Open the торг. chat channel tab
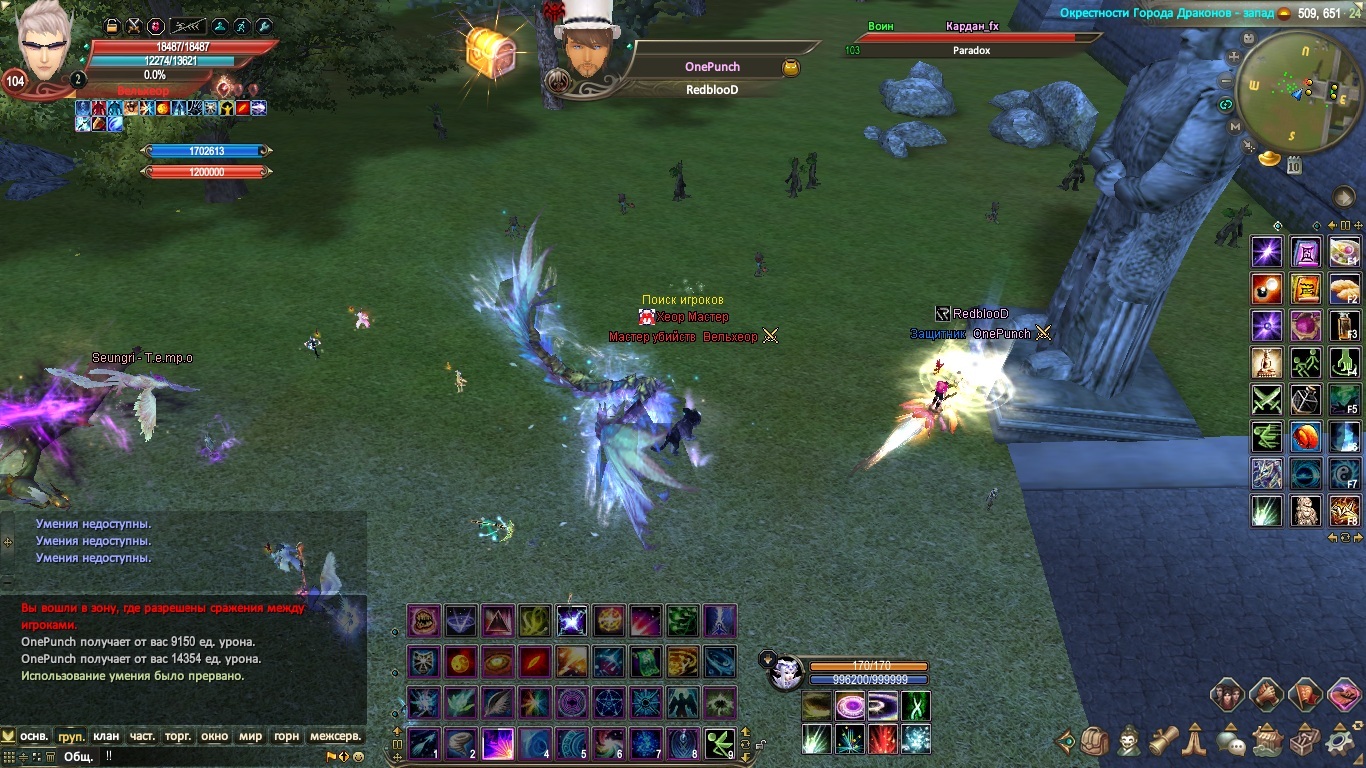The height and width of the screenshot is (768, 1366). click(178, 736)
